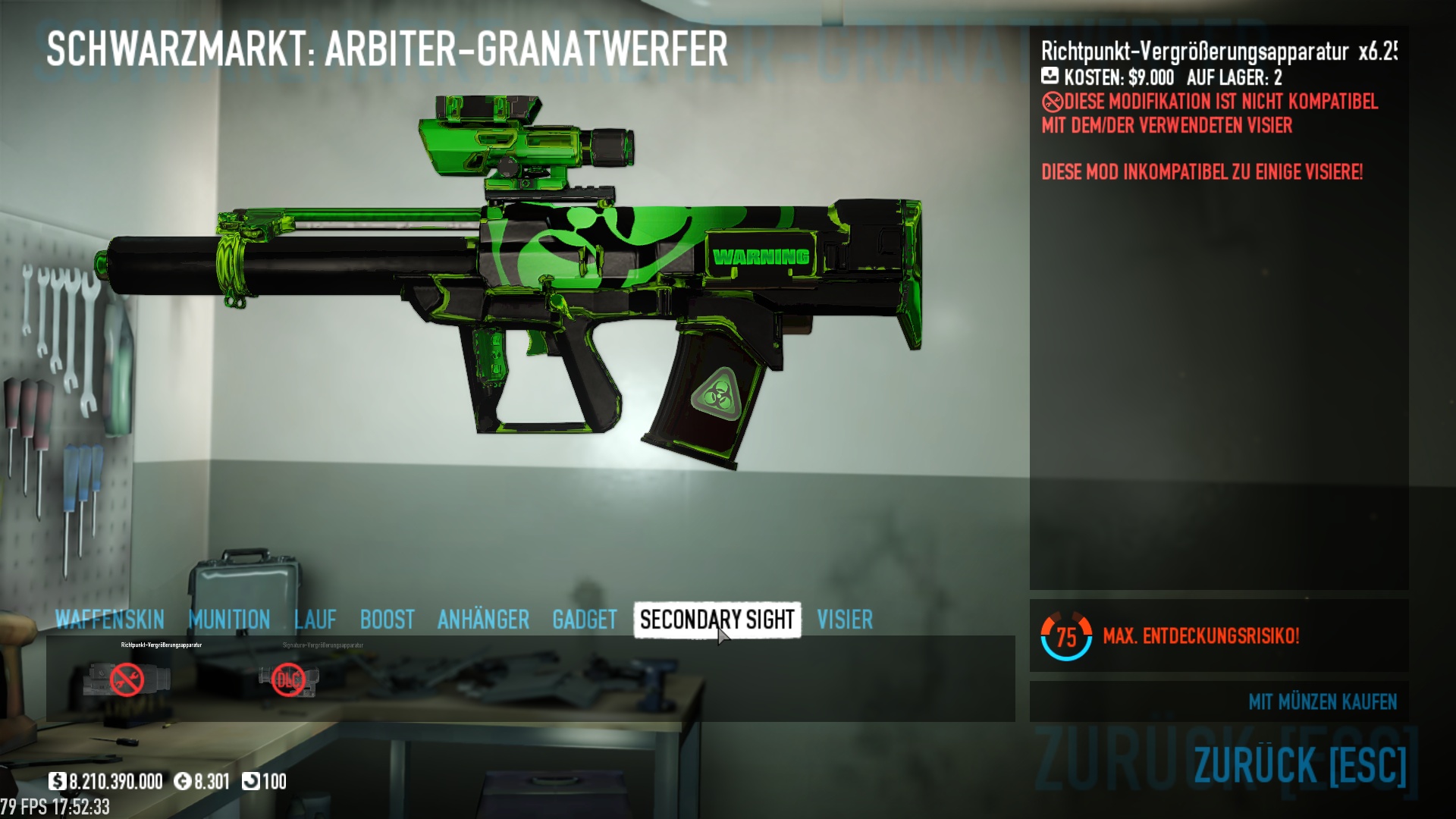Switch to the Anhänger tab

(483, 620)
